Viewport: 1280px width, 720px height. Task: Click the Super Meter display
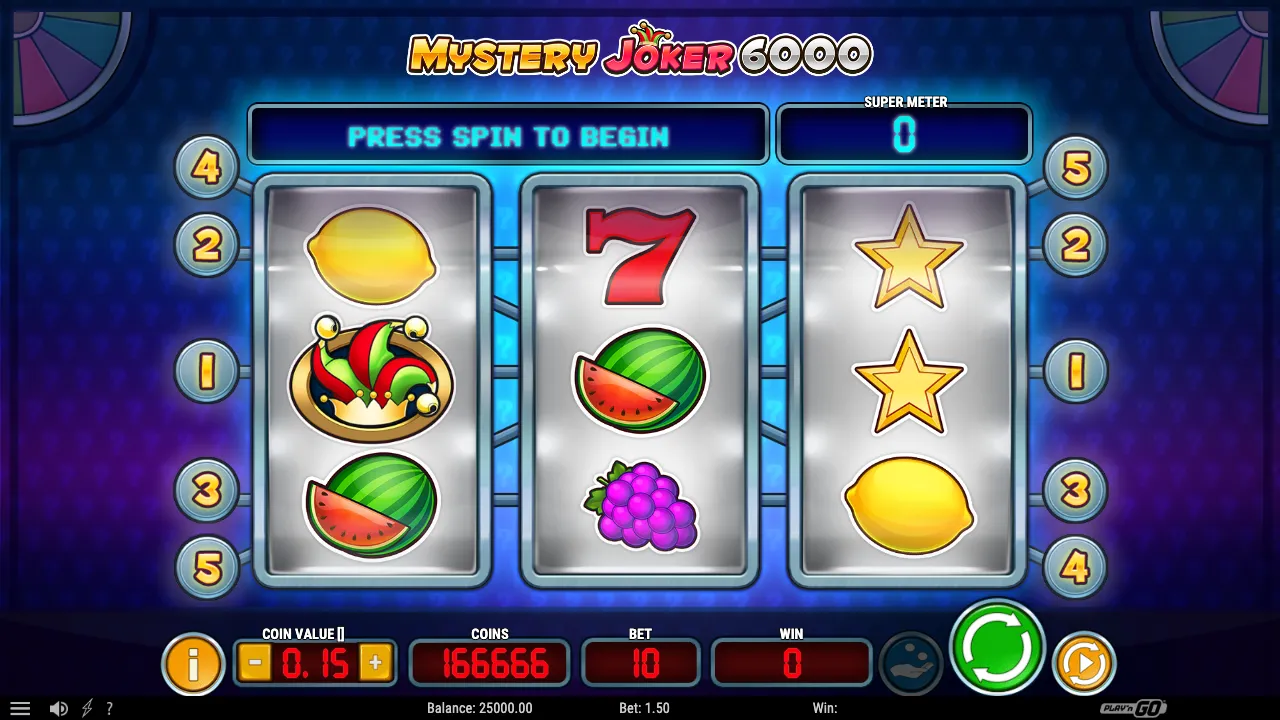[903, 135]
